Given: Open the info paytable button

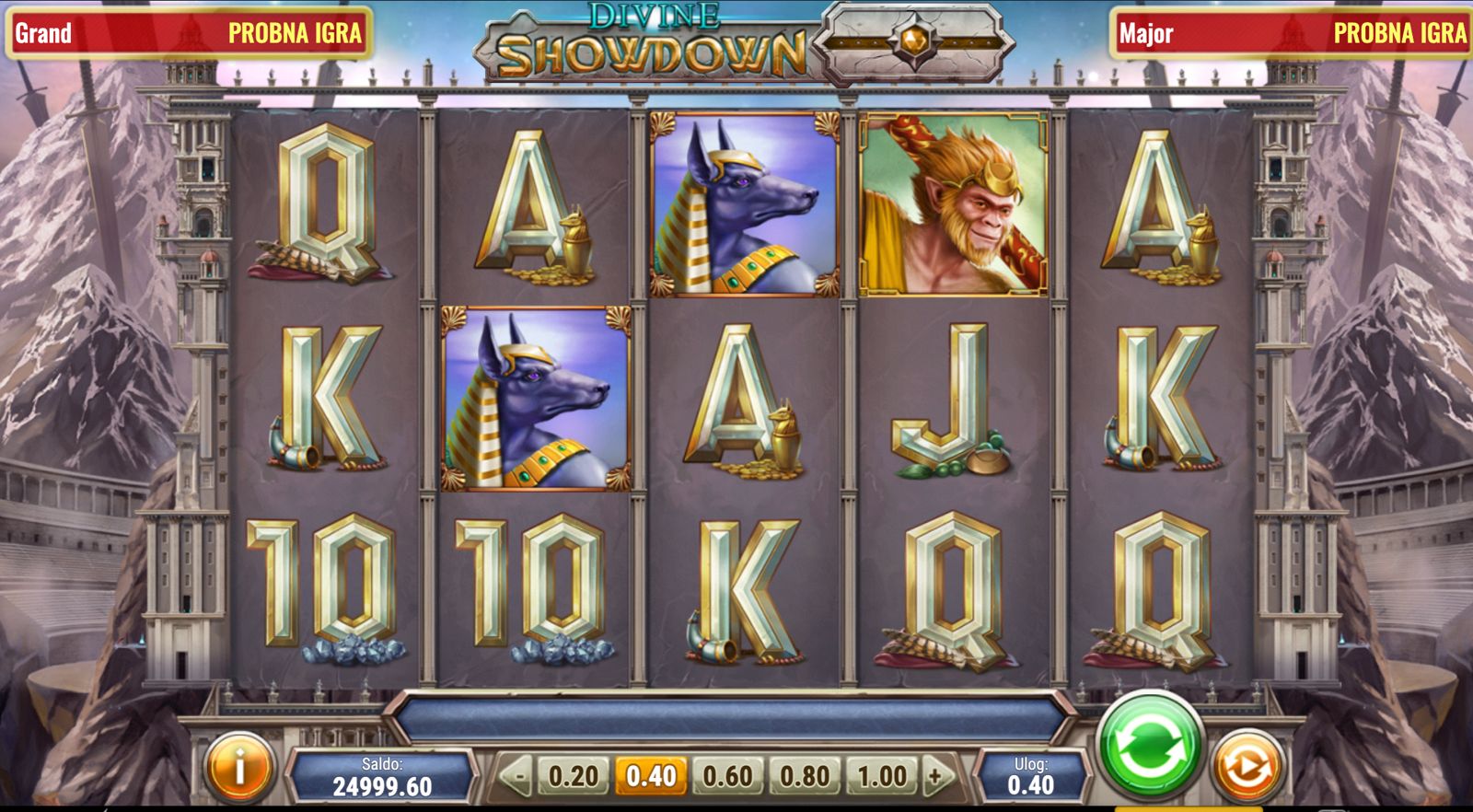Looking at the screenshot, I should 239,767.
